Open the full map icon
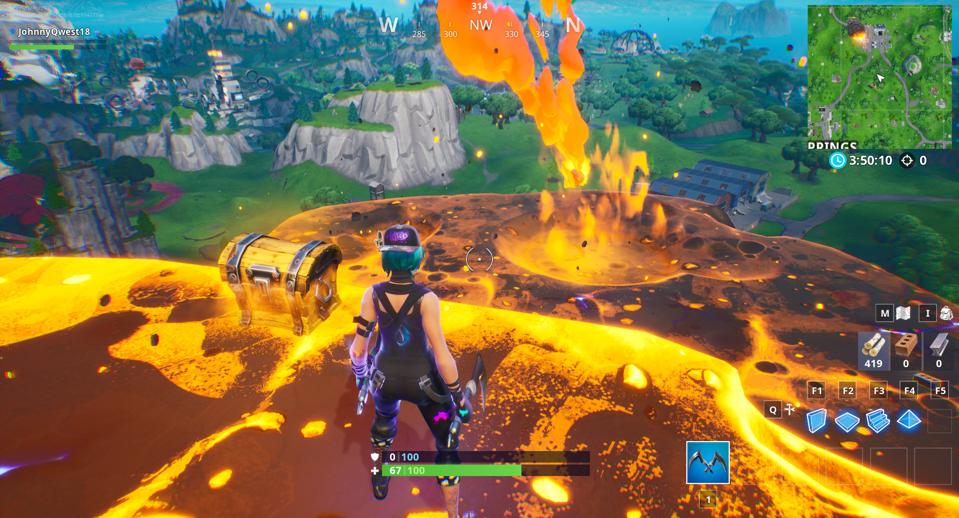The image size is (959, 518). (x=904, y=313)
